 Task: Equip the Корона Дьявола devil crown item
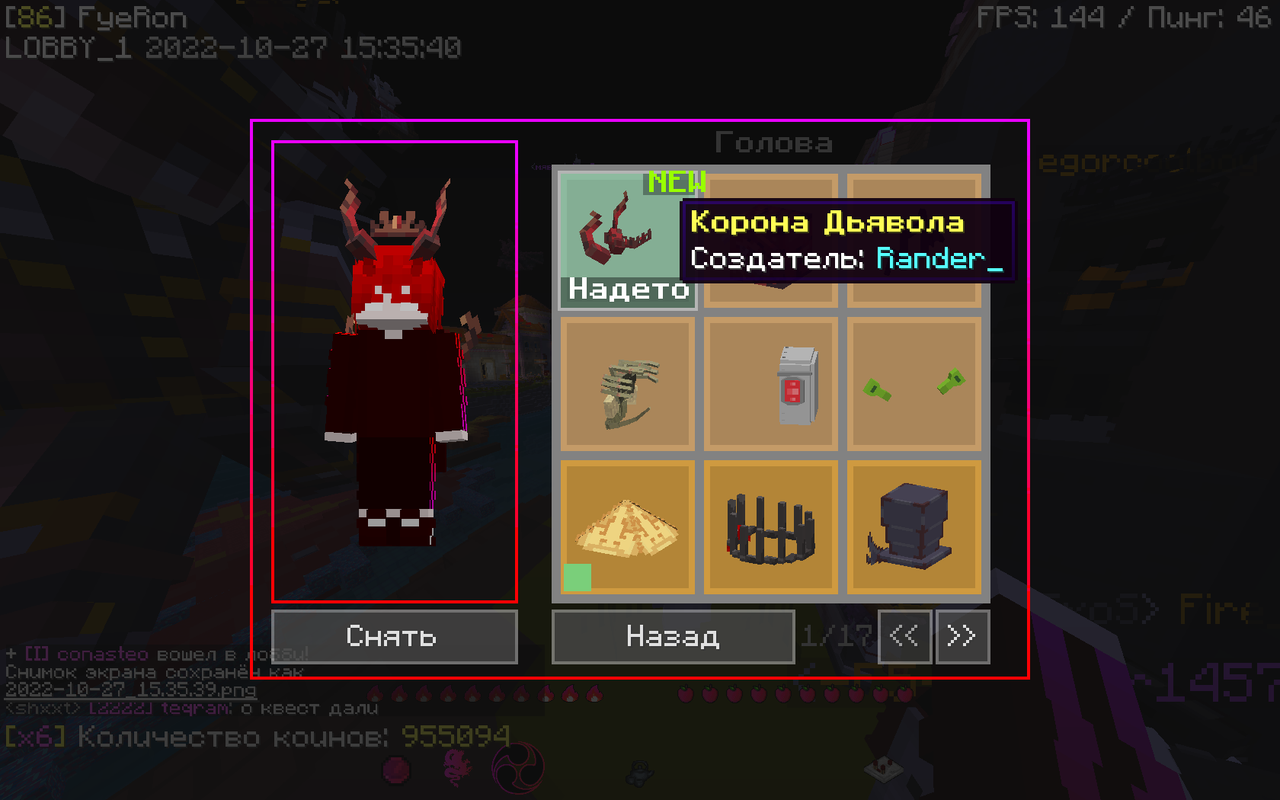point(626,237)
